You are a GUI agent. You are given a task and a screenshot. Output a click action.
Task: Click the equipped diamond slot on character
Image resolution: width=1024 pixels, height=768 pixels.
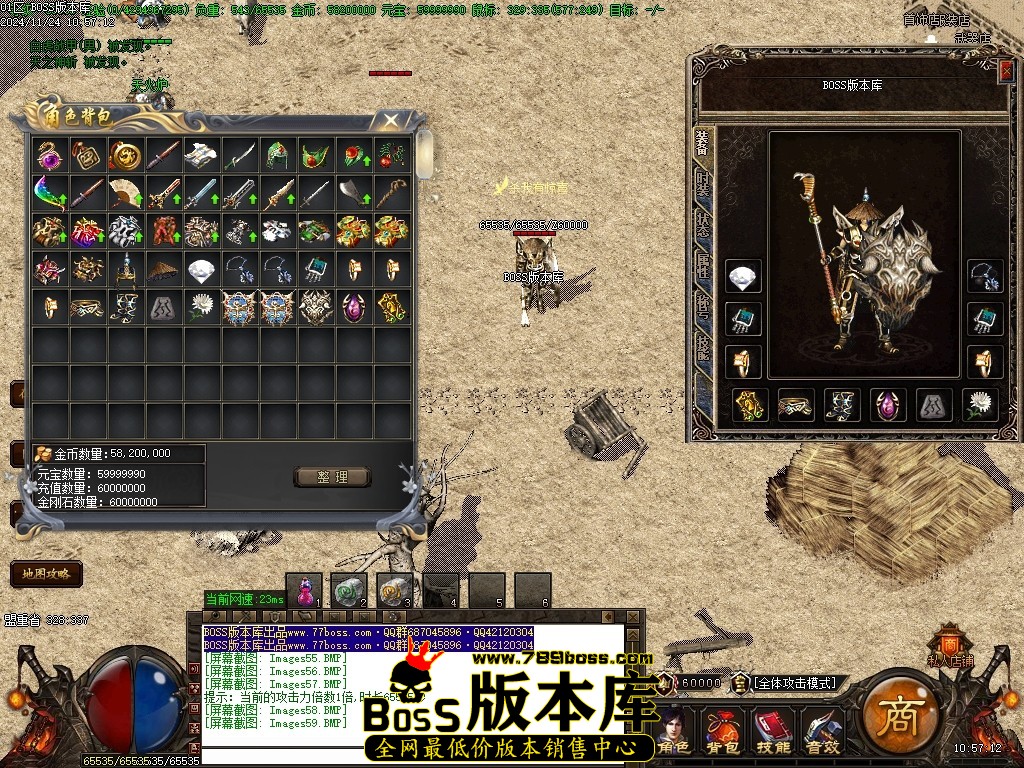coord(743,277)
